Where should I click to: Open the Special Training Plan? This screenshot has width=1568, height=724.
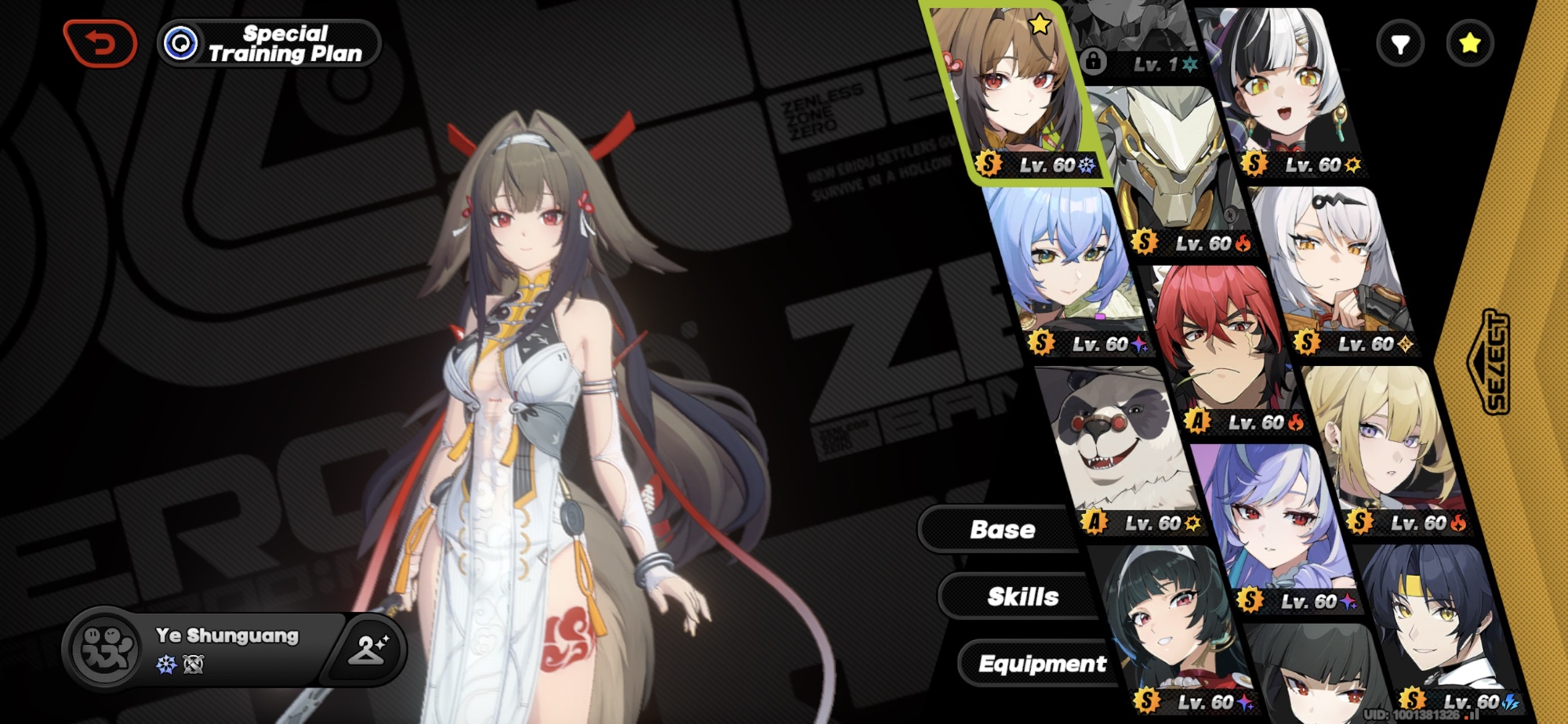pyautogui.click(x=270, y=43)
